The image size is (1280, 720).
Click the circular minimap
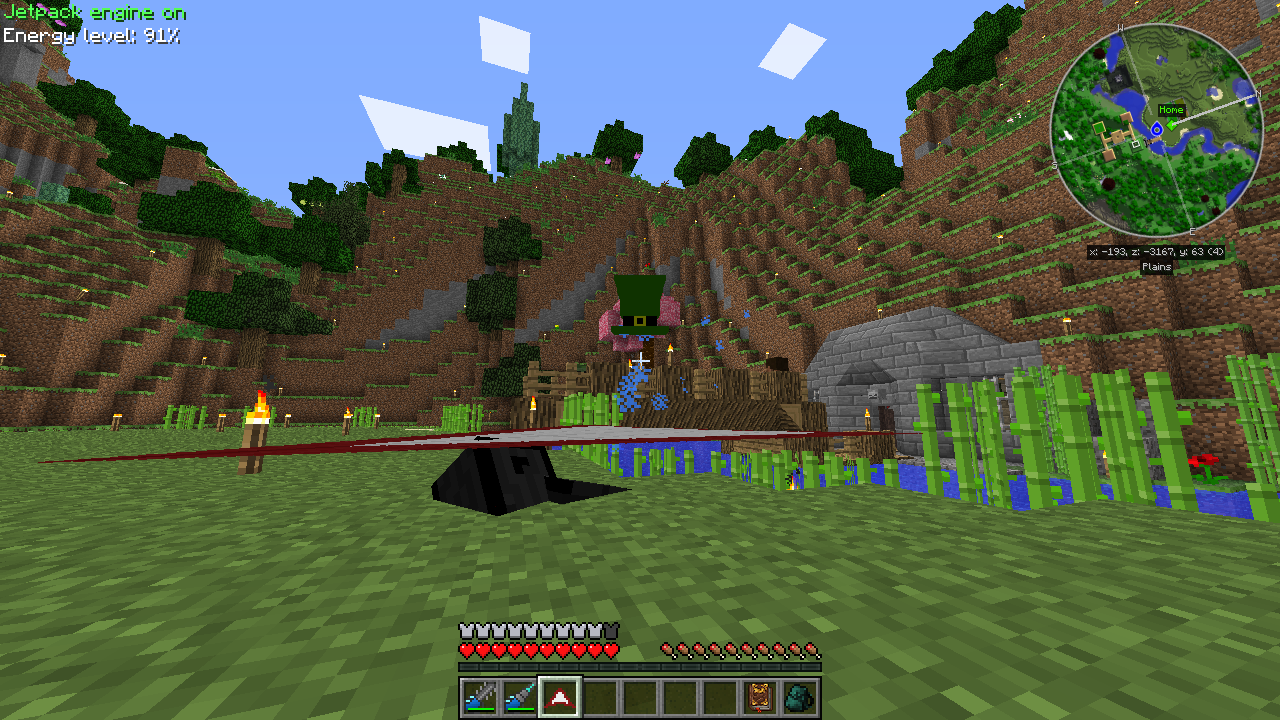click(1155, 130)
